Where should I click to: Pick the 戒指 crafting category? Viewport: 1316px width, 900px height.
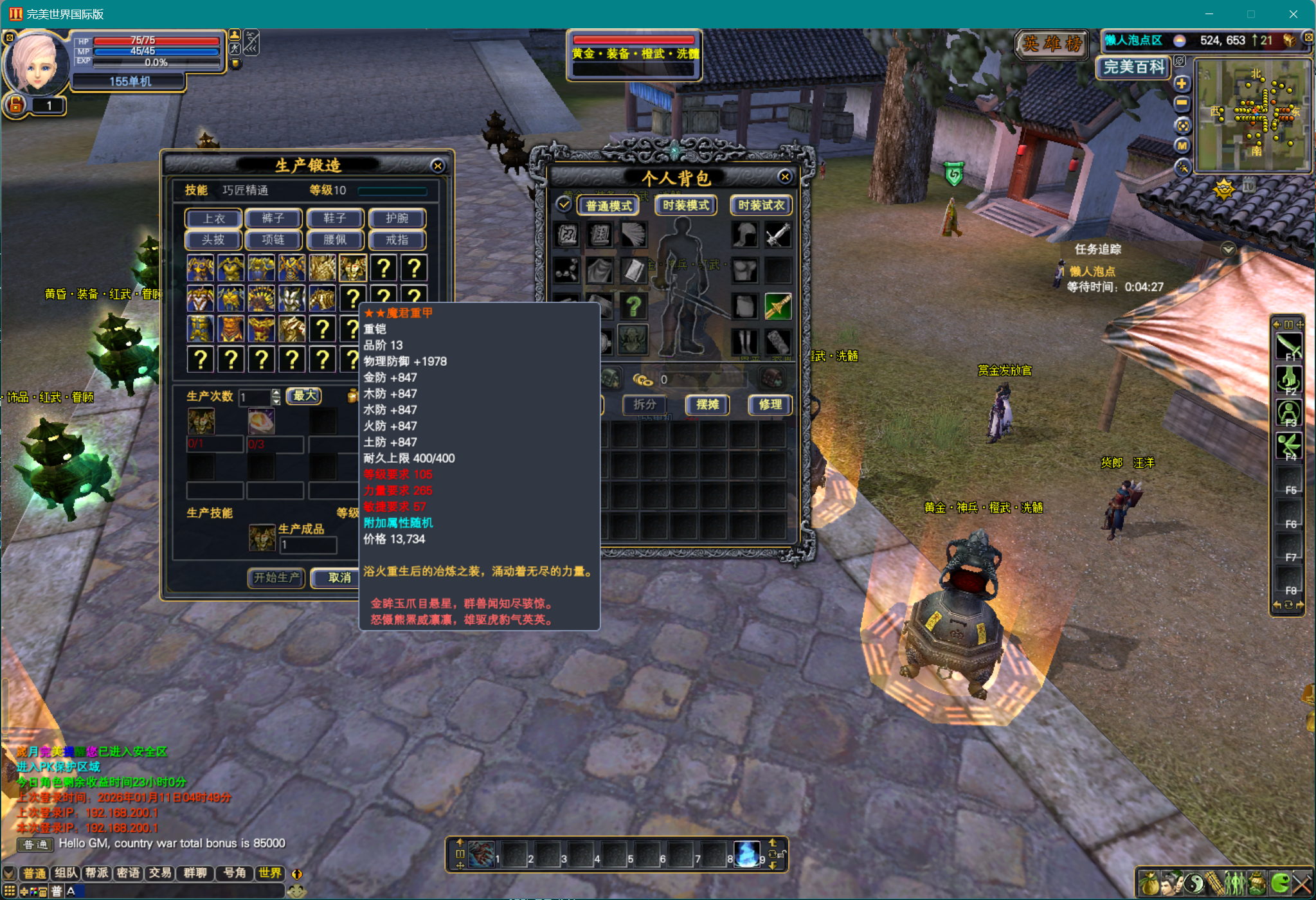click(397, 240)
